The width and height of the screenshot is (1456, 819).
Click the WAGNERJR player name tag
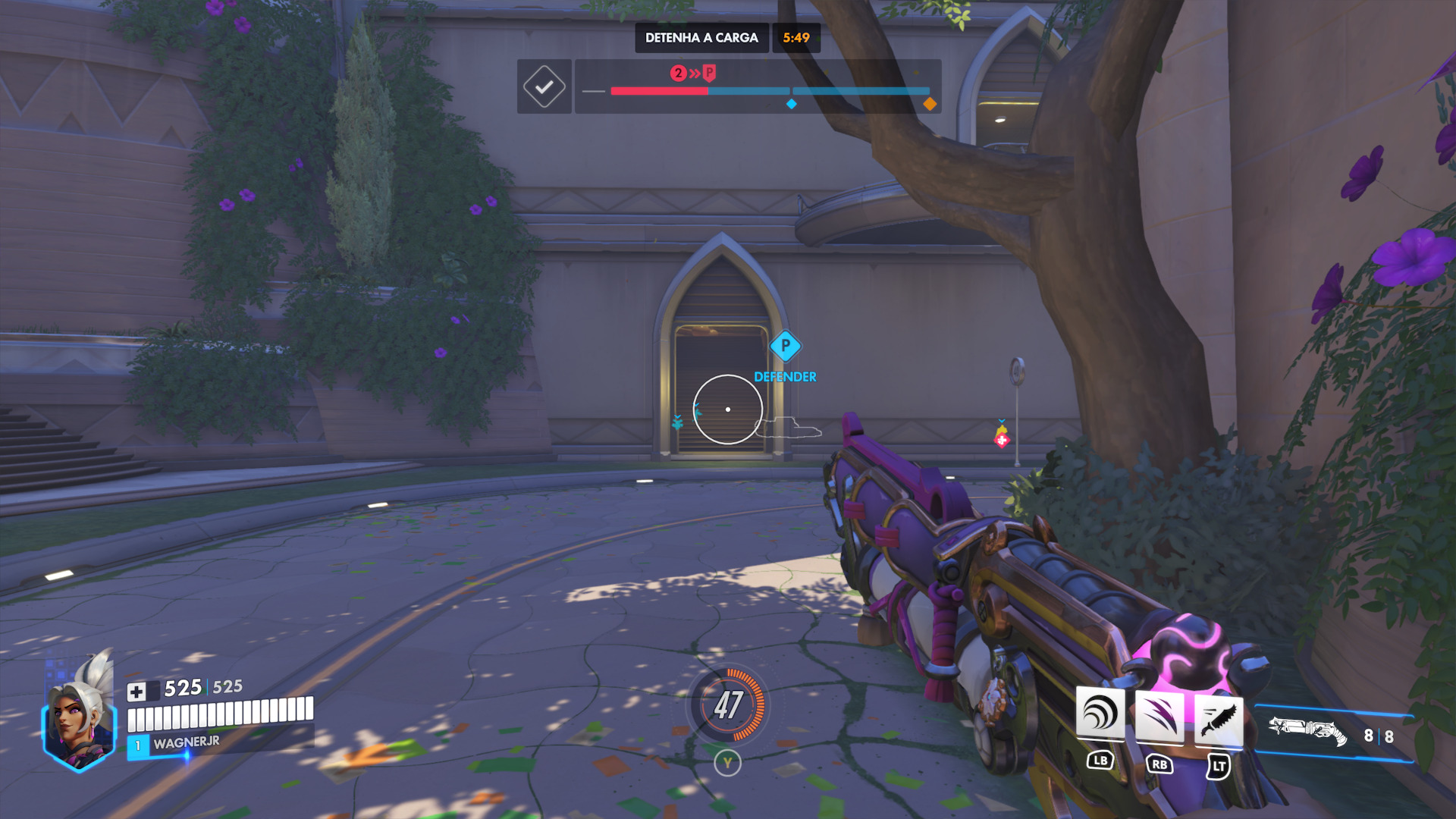[x=187, y=742]
